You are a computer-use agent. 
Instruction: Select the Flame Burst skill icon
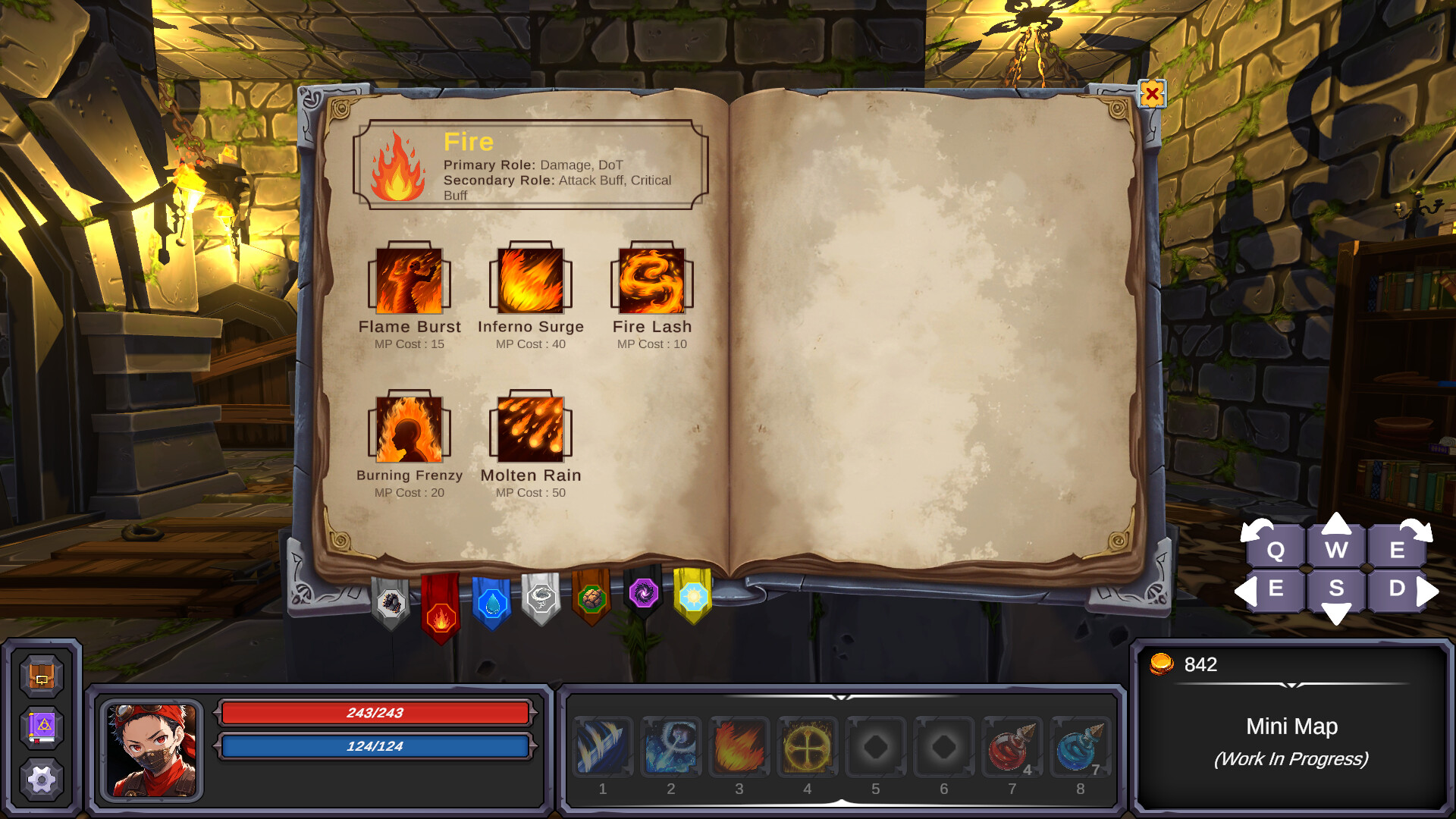point(409,282)
